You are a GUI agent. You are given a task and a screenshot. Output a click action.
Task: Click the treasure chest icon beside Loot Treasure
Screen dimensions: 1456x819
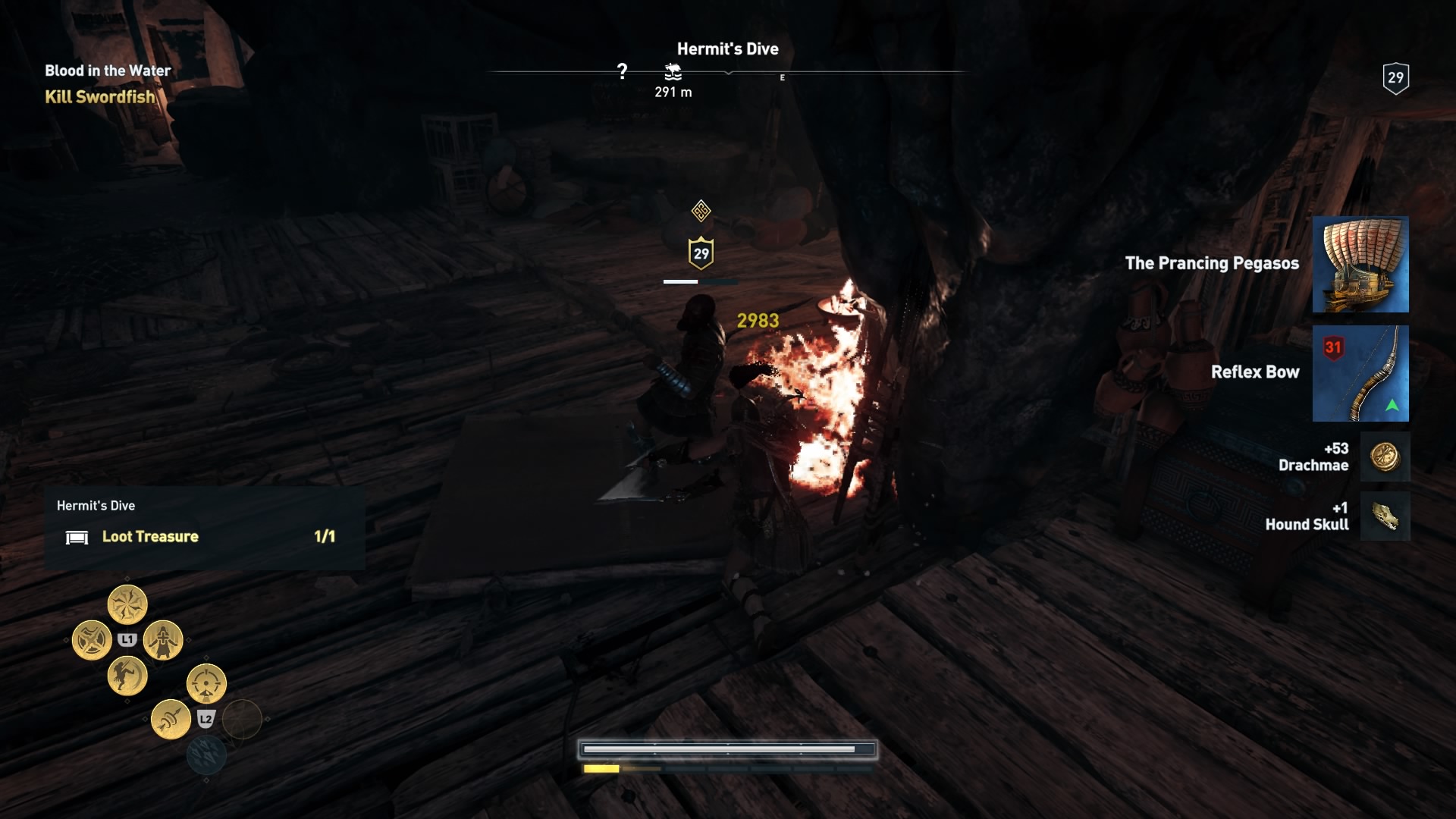click(x=78, y=537)
